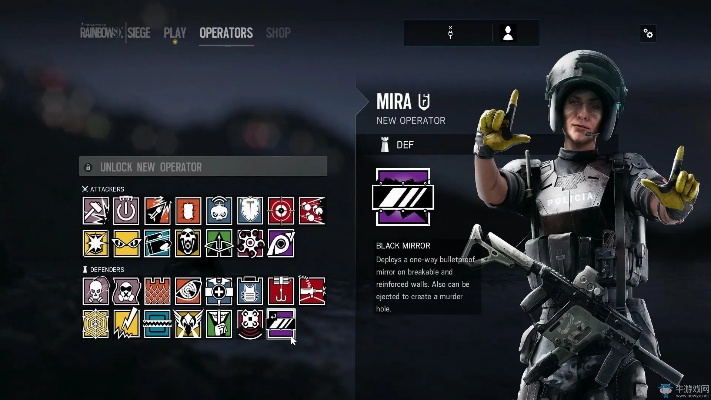Screen dimensions: 711x400
Task: Click the Unlock New Operator header
Action: (203, 167)
